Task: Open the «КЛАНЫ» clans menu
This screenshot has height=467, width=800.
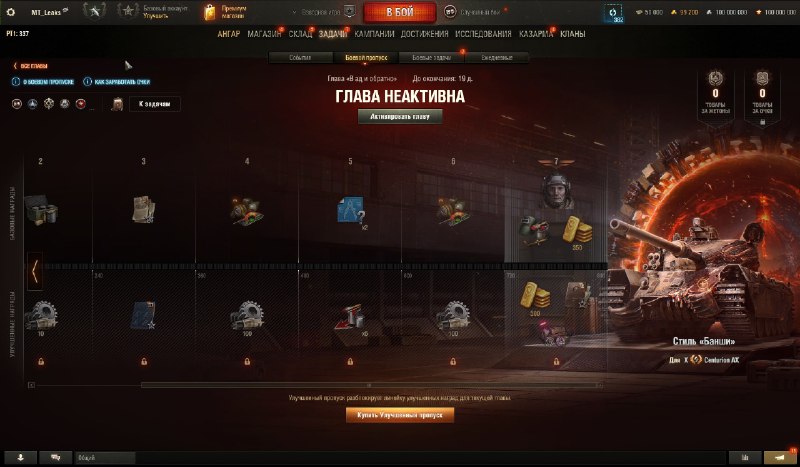Action: click(x=573, y=34)
